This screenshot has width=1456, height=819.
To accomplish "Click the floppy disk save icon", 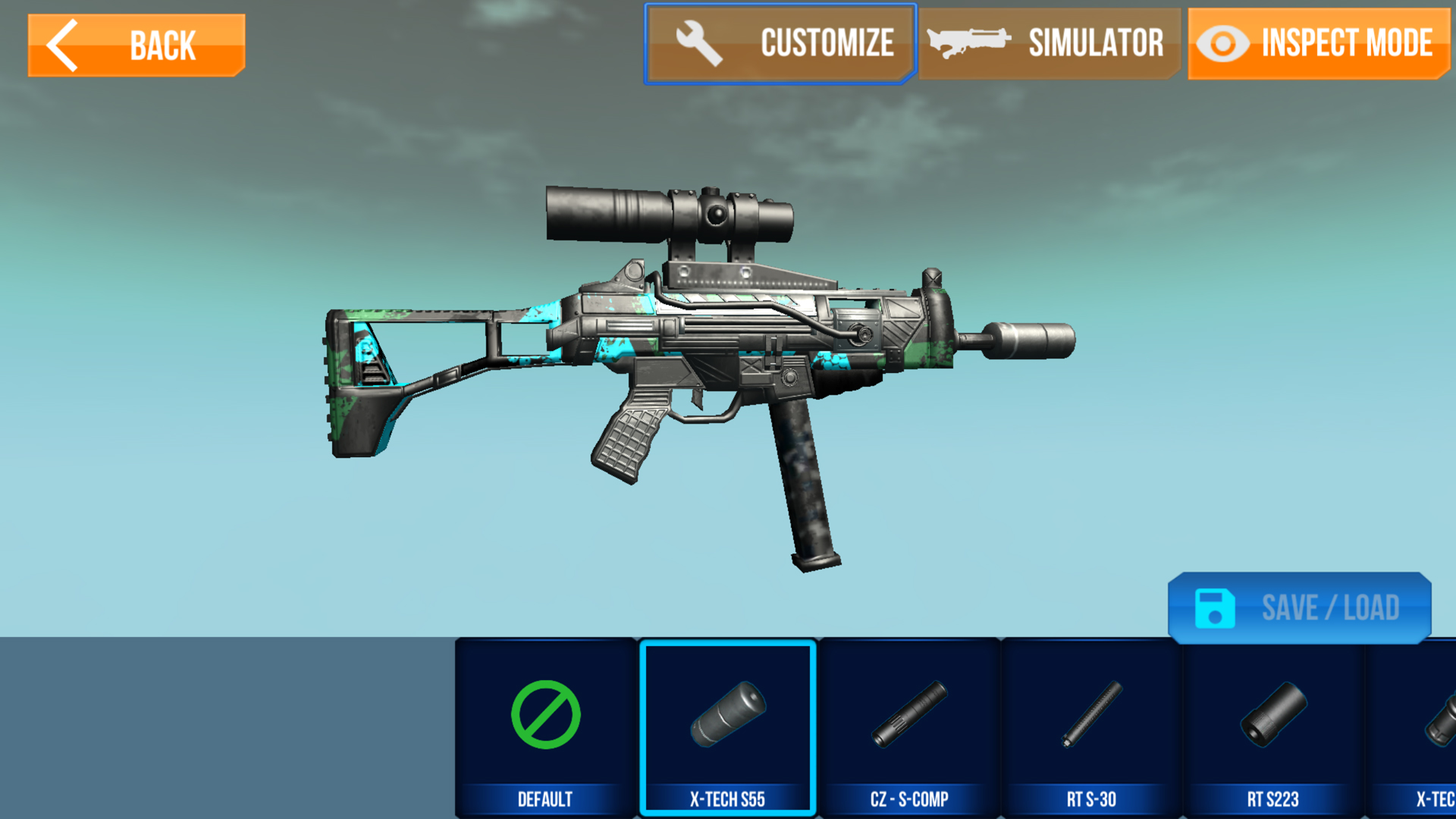I will click(x=1216, y=608).
